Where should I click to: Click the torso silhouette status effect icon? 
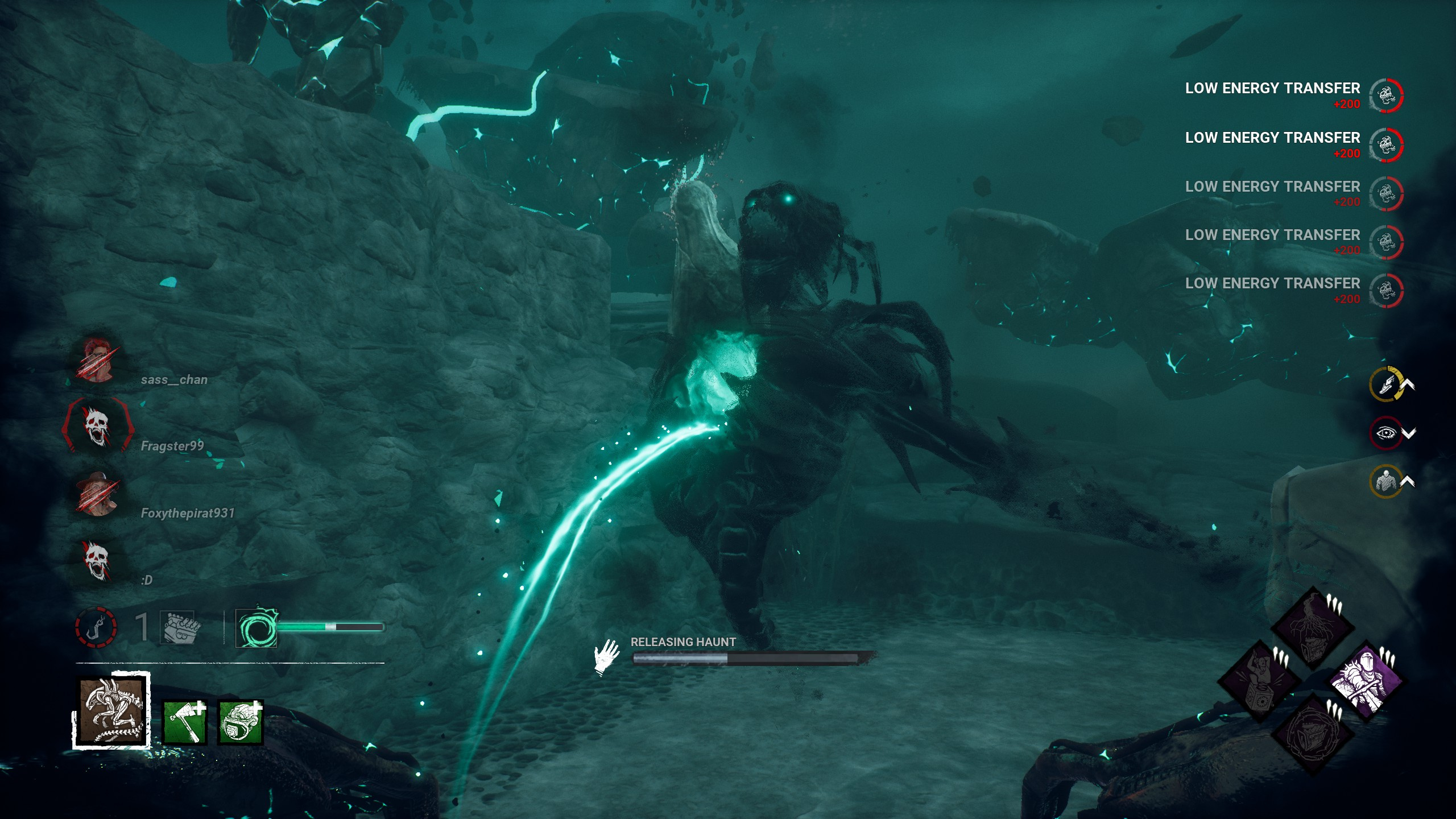coord(1385,482)
